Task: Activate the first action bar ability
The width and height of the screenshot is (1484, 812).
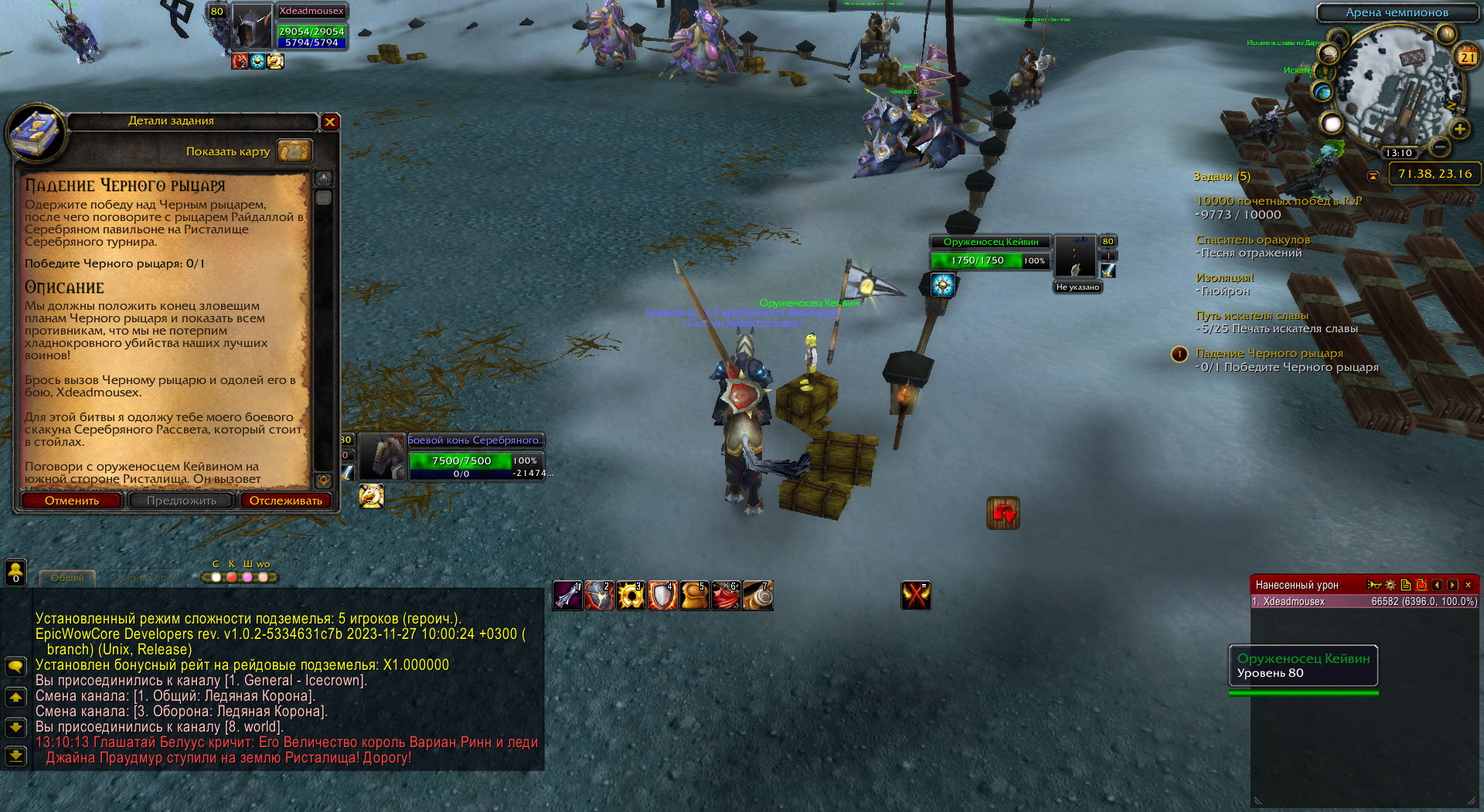Action: click(567, 596)
